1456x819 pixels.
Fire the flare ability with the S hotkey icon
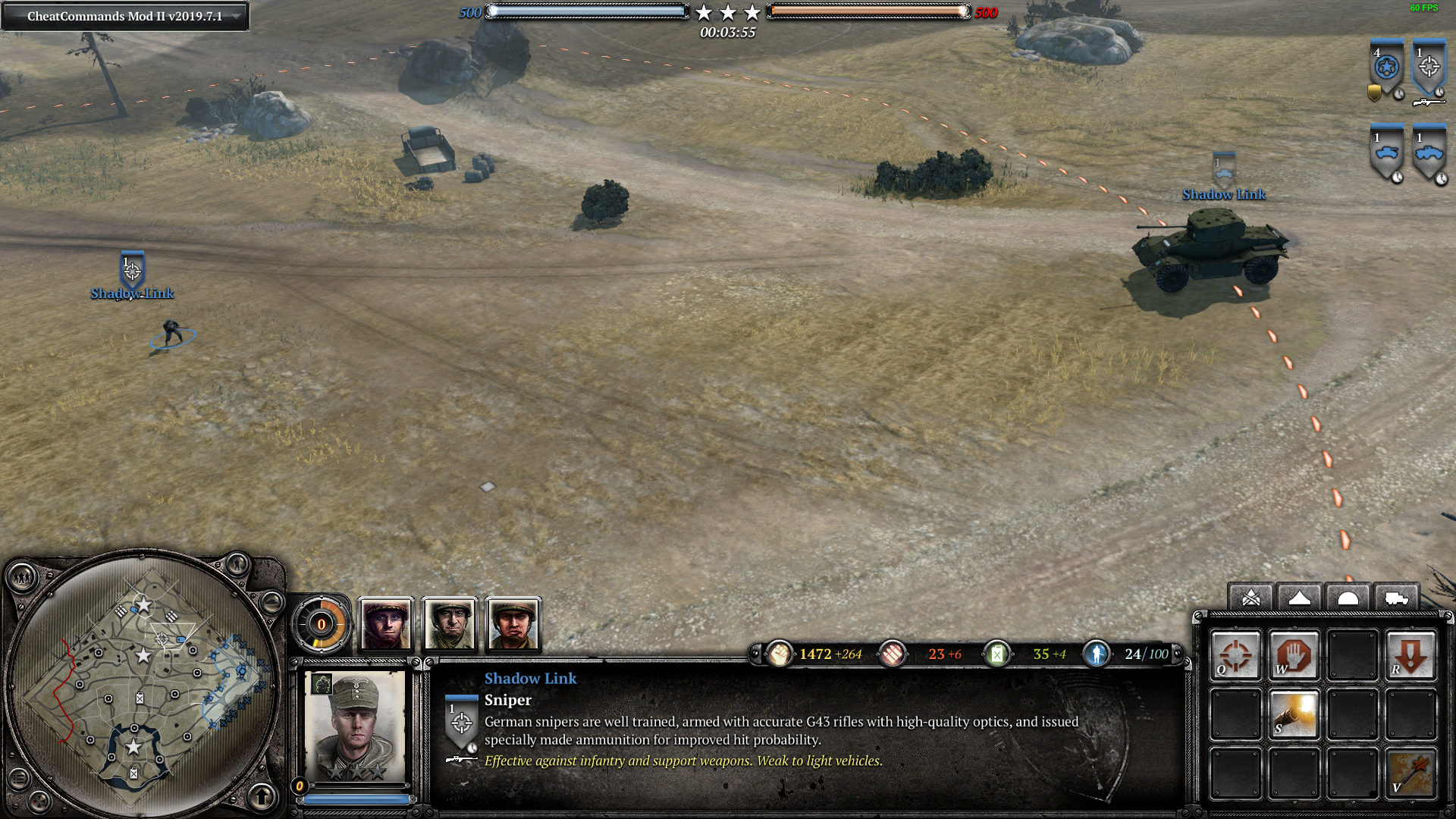(x=1294, y=714)
